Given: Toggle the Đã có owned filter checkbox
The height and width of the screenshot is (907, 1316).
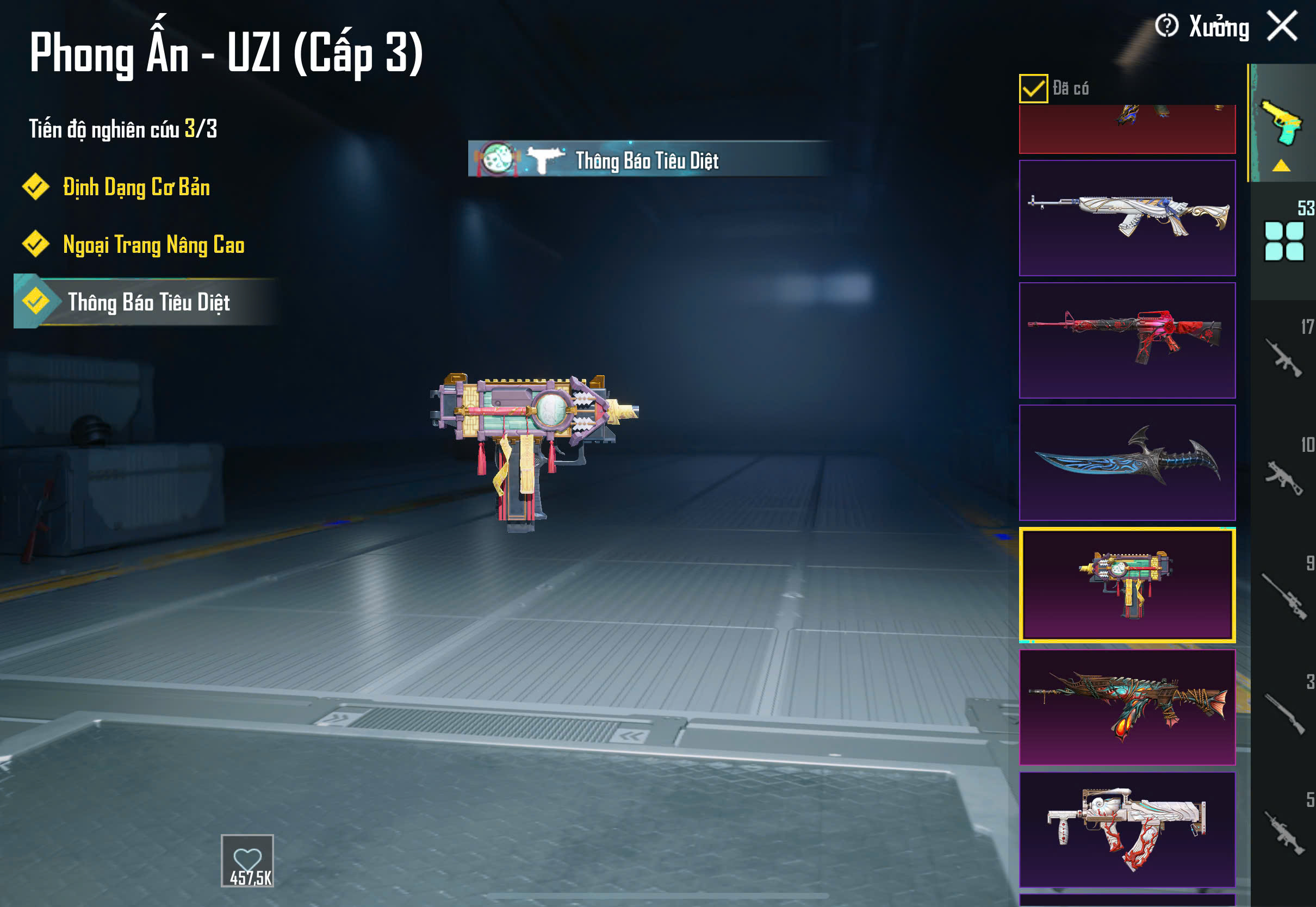Looking at the screenshot, I should click(1033, 89).
